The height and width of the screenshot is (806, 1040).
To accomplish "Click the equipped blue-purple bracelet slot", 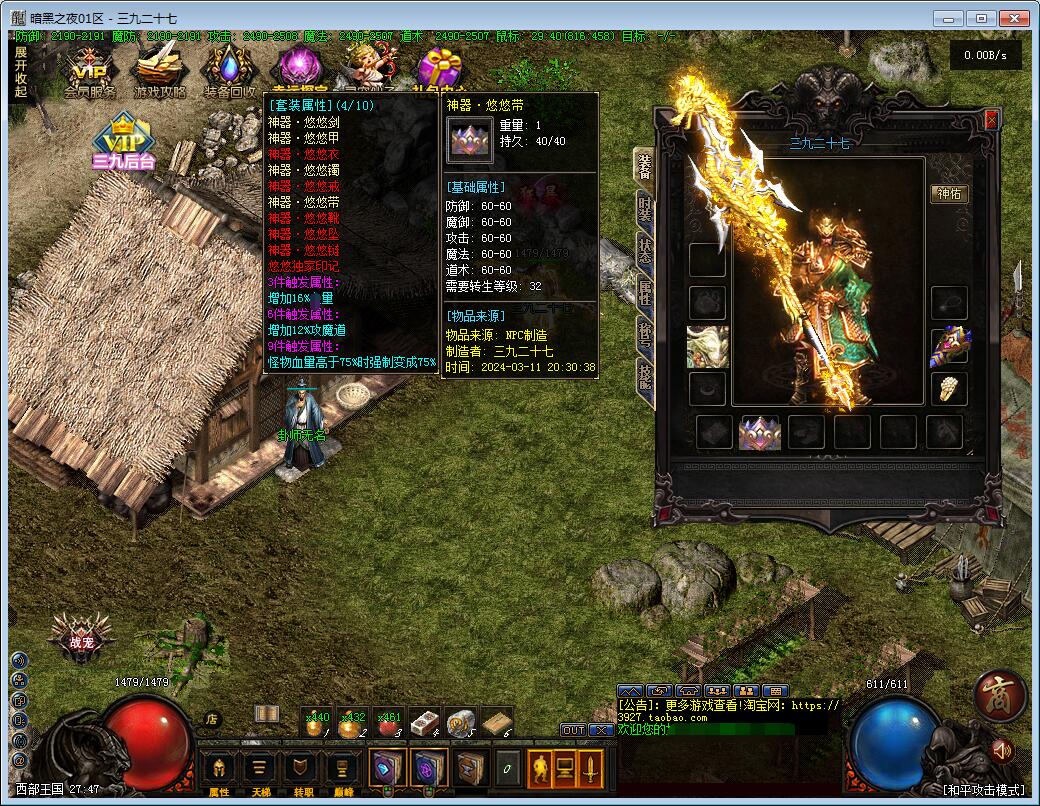I will (949, 345).
